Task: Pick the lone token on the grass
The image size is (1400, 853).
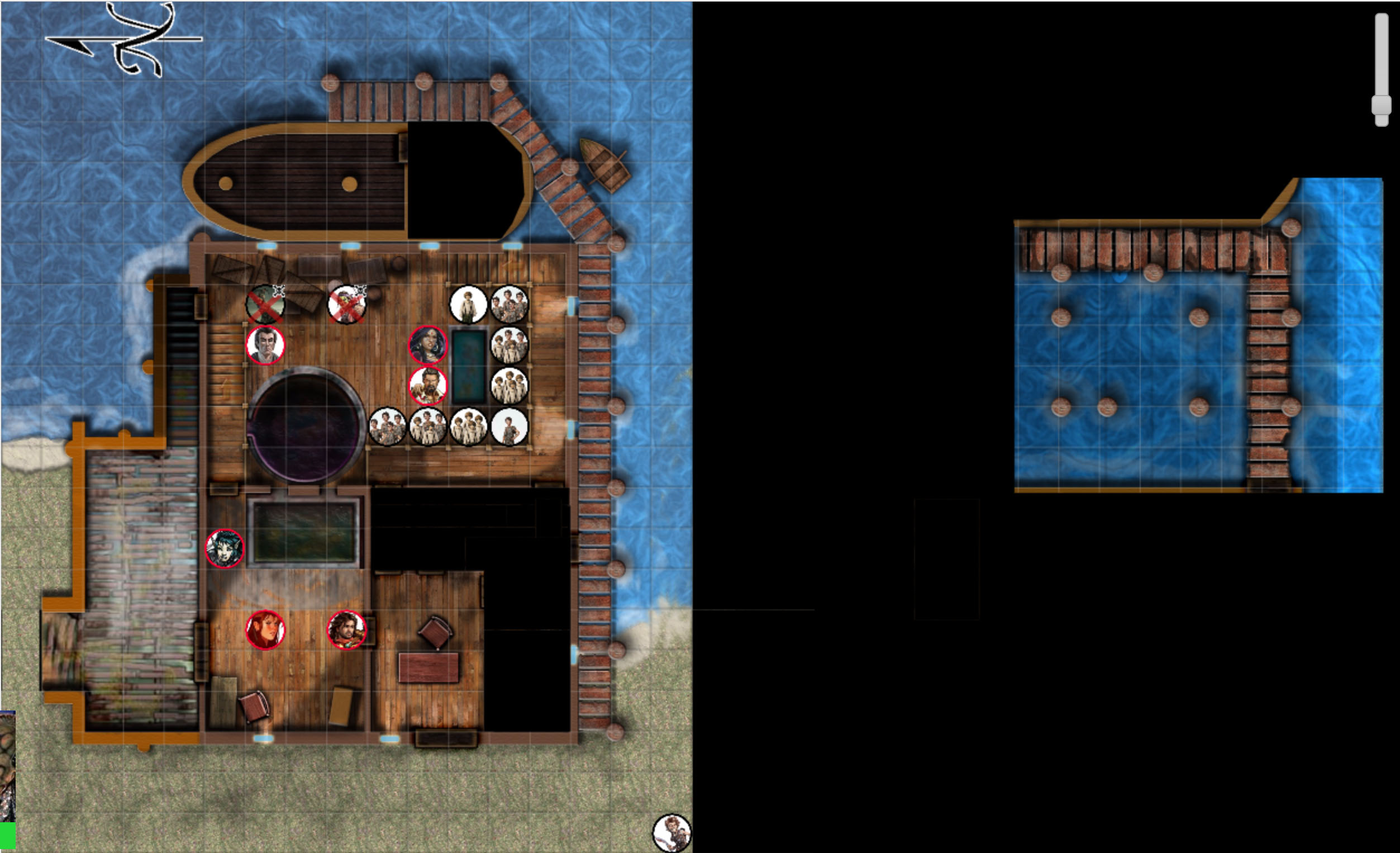Action: pyautogui.click(x=672, y=833)
